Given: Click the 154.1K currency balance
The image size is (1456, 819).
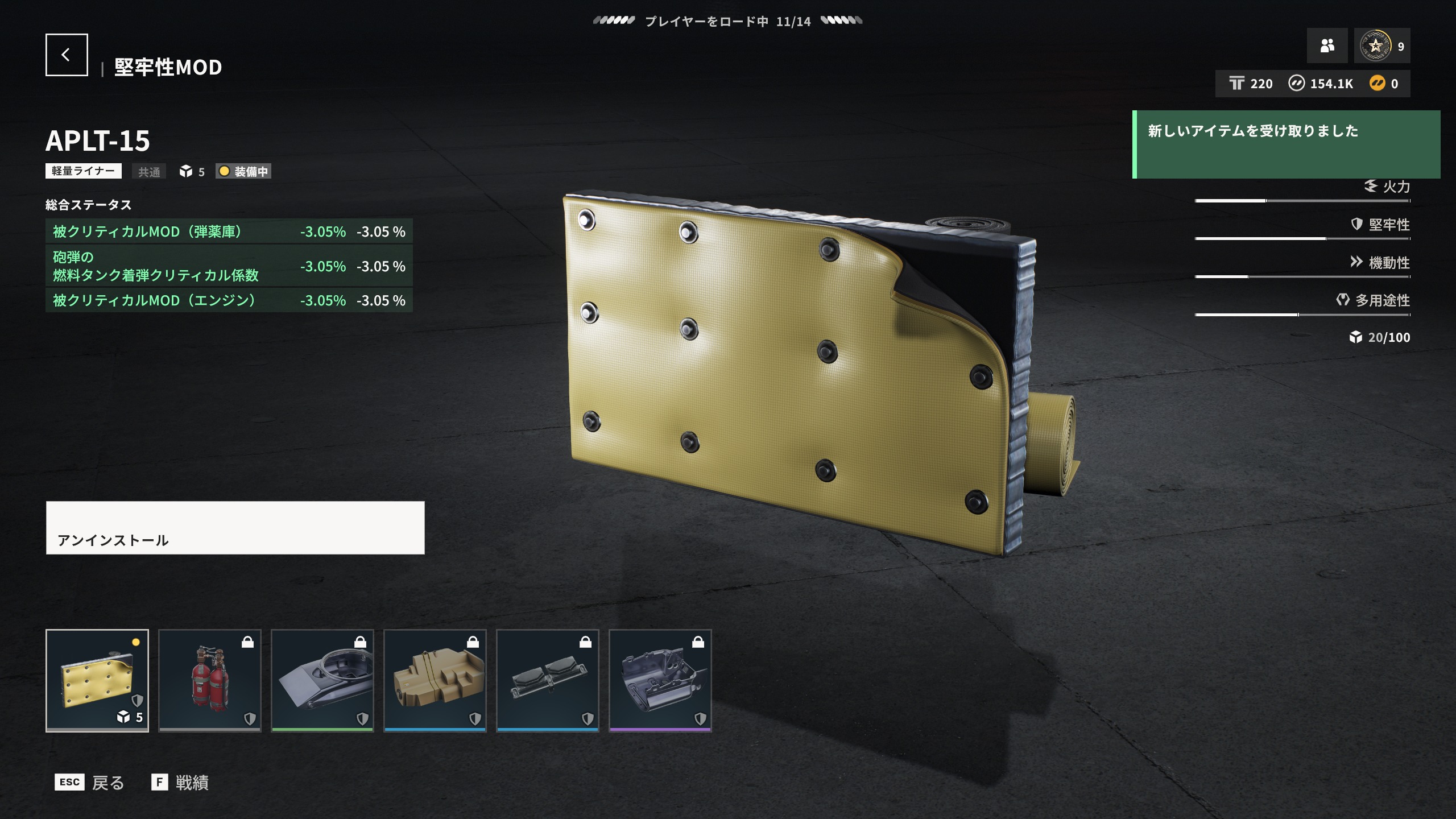Looking at the screenshot, I should 1321,84.
